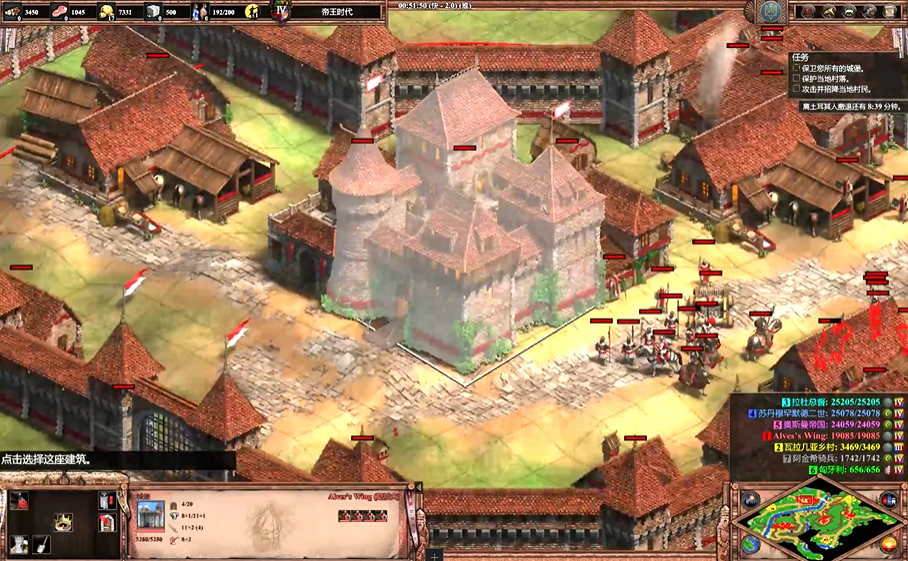Image resolution: width=908 pixels, height=561 pixels.
Task: Select the crown icon in command panel
Action: point(63,521)
